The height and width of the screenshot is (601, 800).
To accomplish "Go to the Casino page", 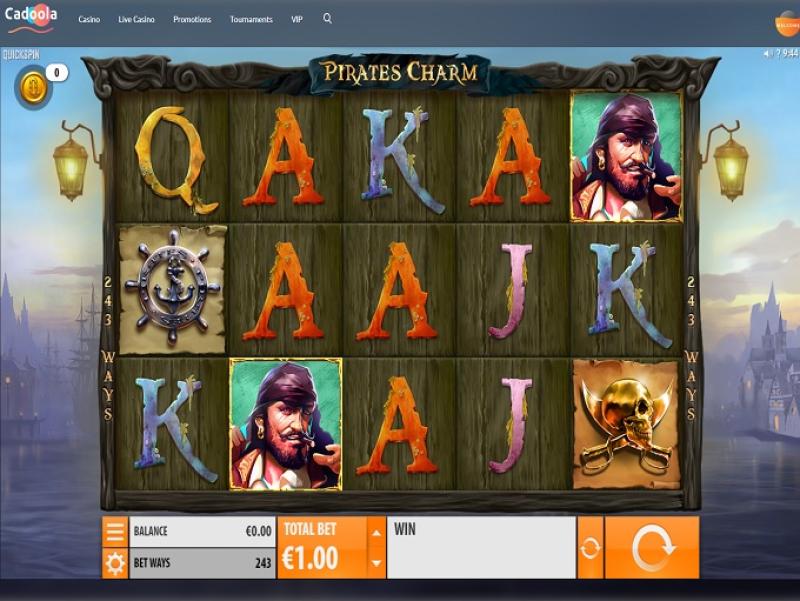I will tap(89, 19).
